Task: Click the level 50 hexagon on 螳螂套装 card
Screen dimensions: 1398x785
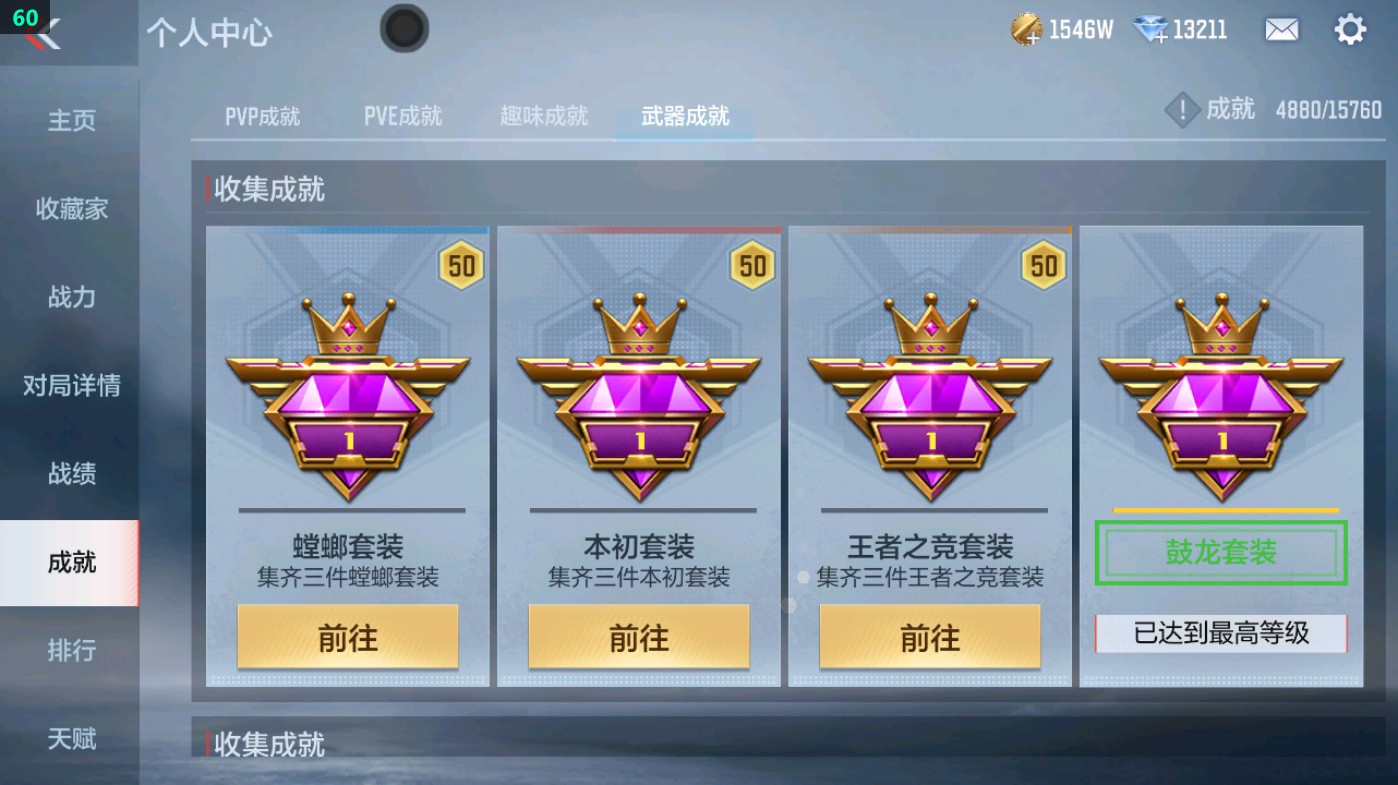Action: 460,265
